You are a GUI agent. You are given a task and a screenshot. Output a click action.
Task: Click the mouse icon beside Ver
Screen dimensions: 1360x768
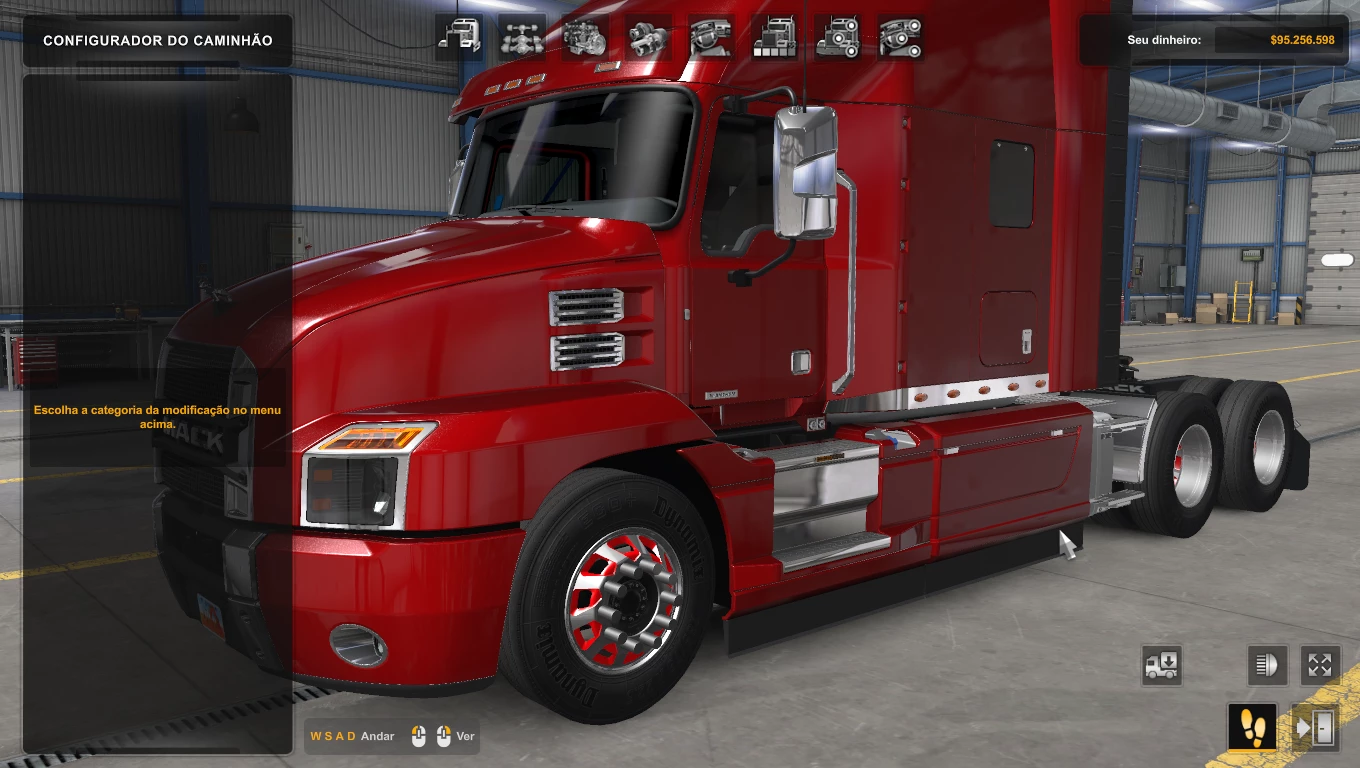pos(444,736)
